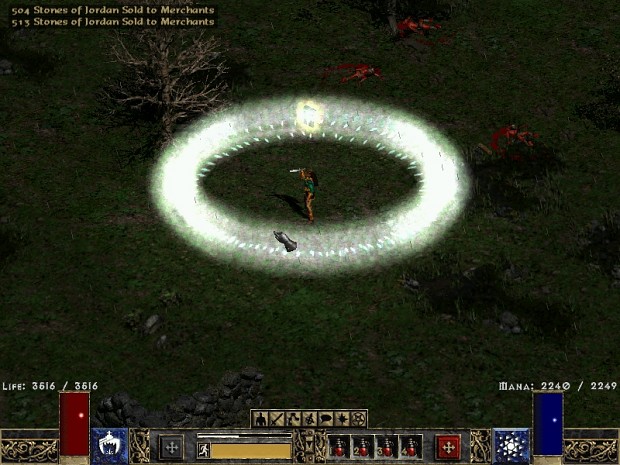Open inventory via the sword icon
The width and height of the screenshot is (620, 465).
click(x=277, y=418)
